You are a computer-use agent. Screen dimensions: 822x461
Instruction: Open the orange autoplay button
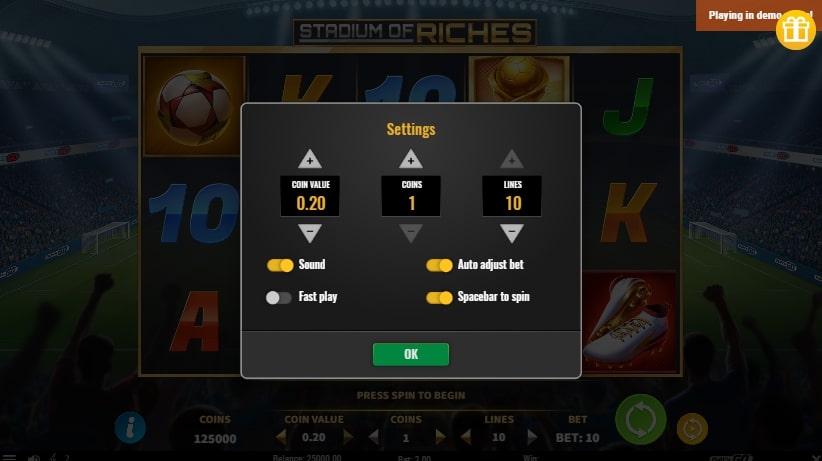click(692, 428)
